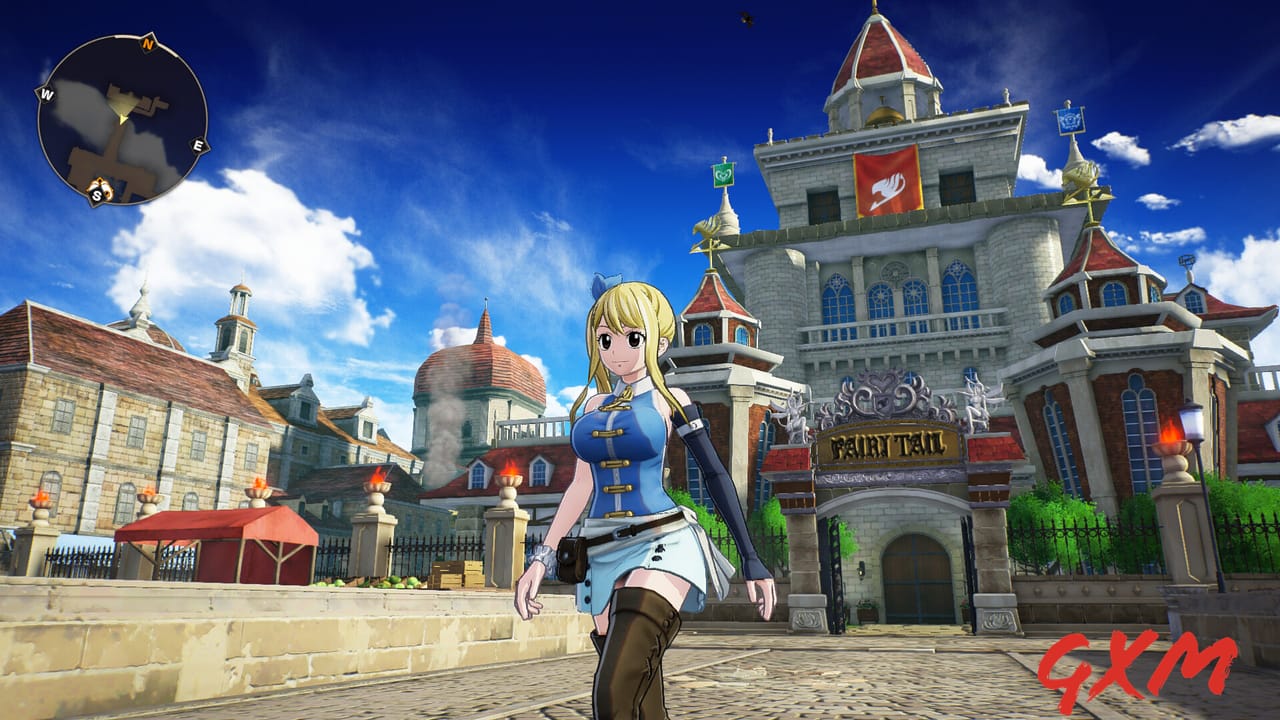Select the W compass marker on the minimap
This screenshot has height=720, width=1280.
46,94
